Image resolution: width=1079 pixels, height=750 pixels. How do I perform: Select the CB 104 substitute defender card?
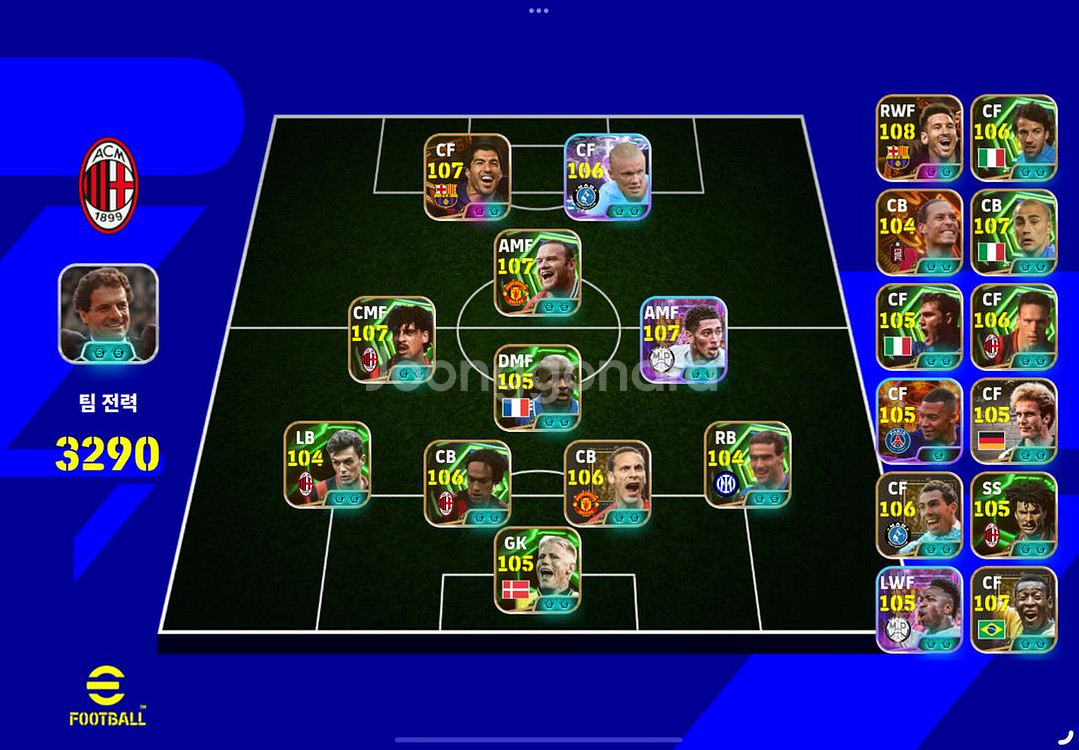pyautogui.click(x=919, y=232)
